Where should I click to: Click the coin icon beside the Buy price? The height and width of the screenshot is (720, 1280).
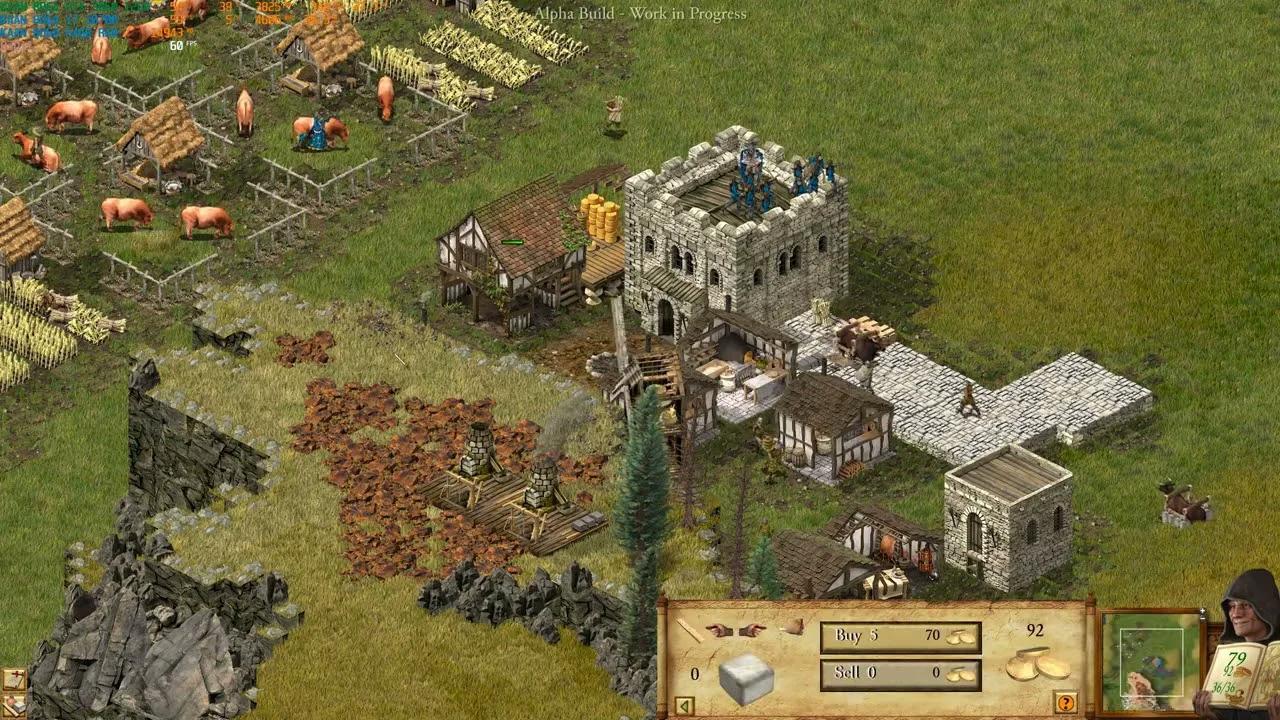(960, 636)
